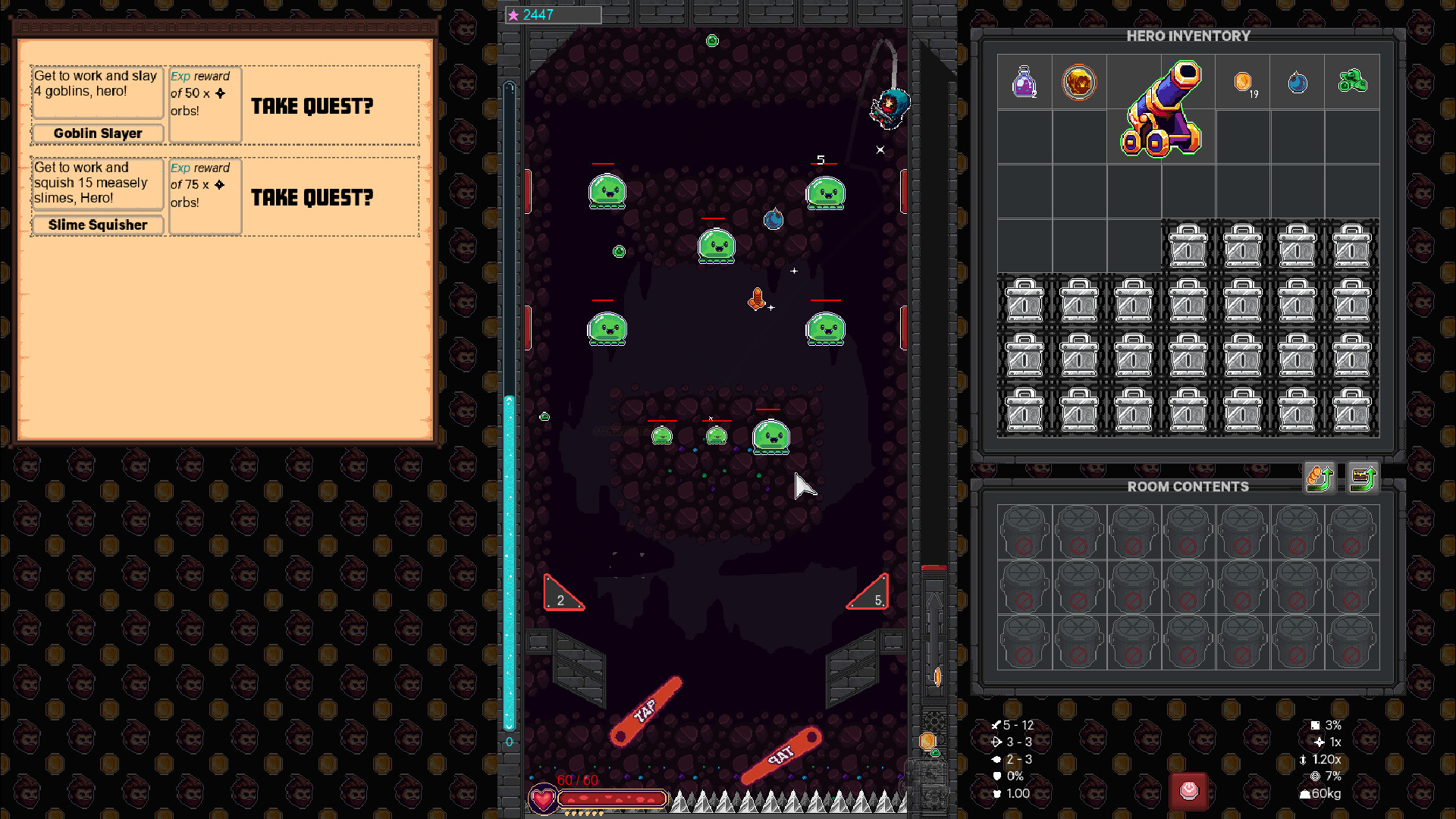Click the hero character in the dungeon
Screen dimensions: 1456x819
tap(889, 108)
